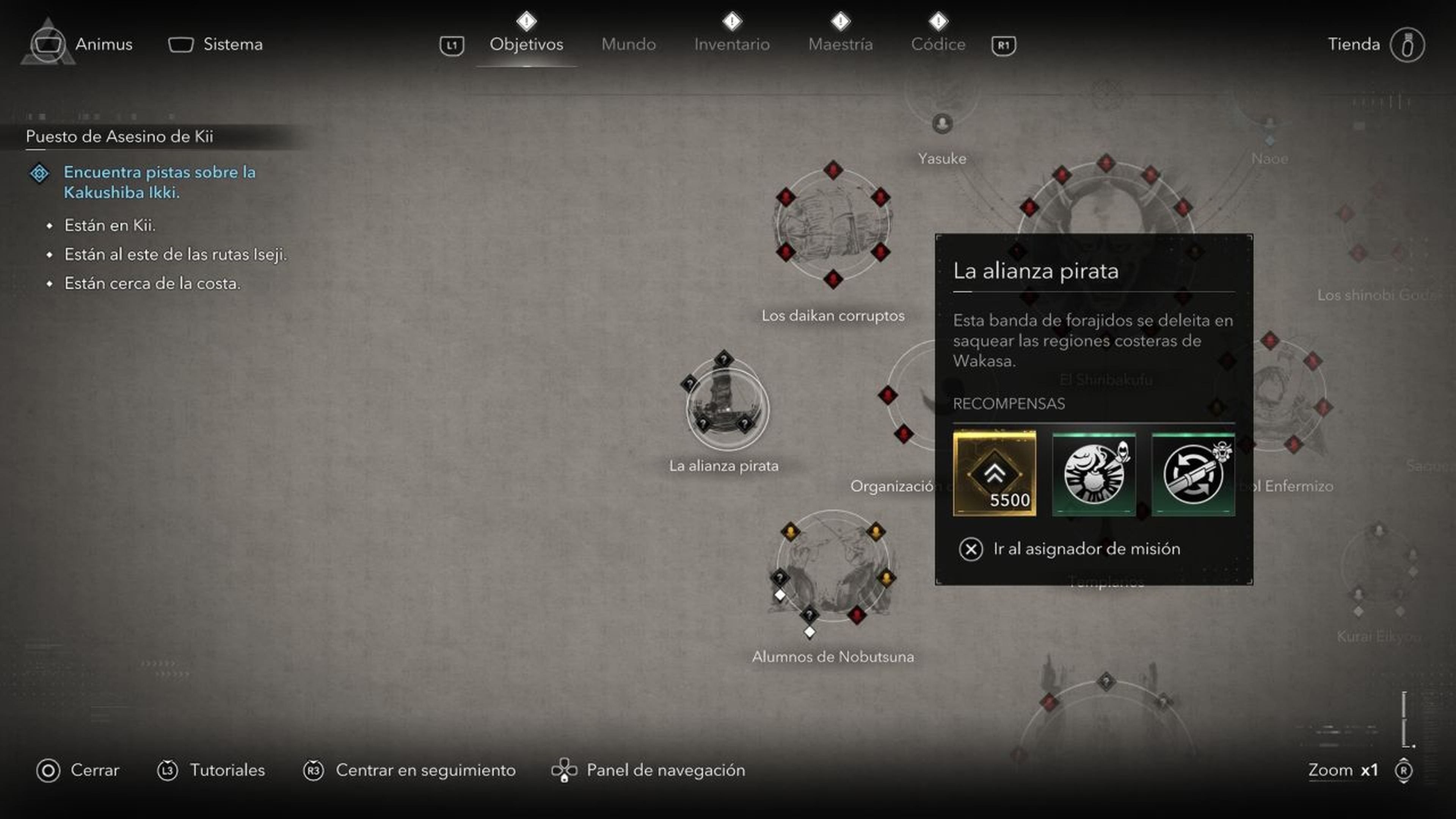Select the 5500 XP reward icon

(995, 475)
